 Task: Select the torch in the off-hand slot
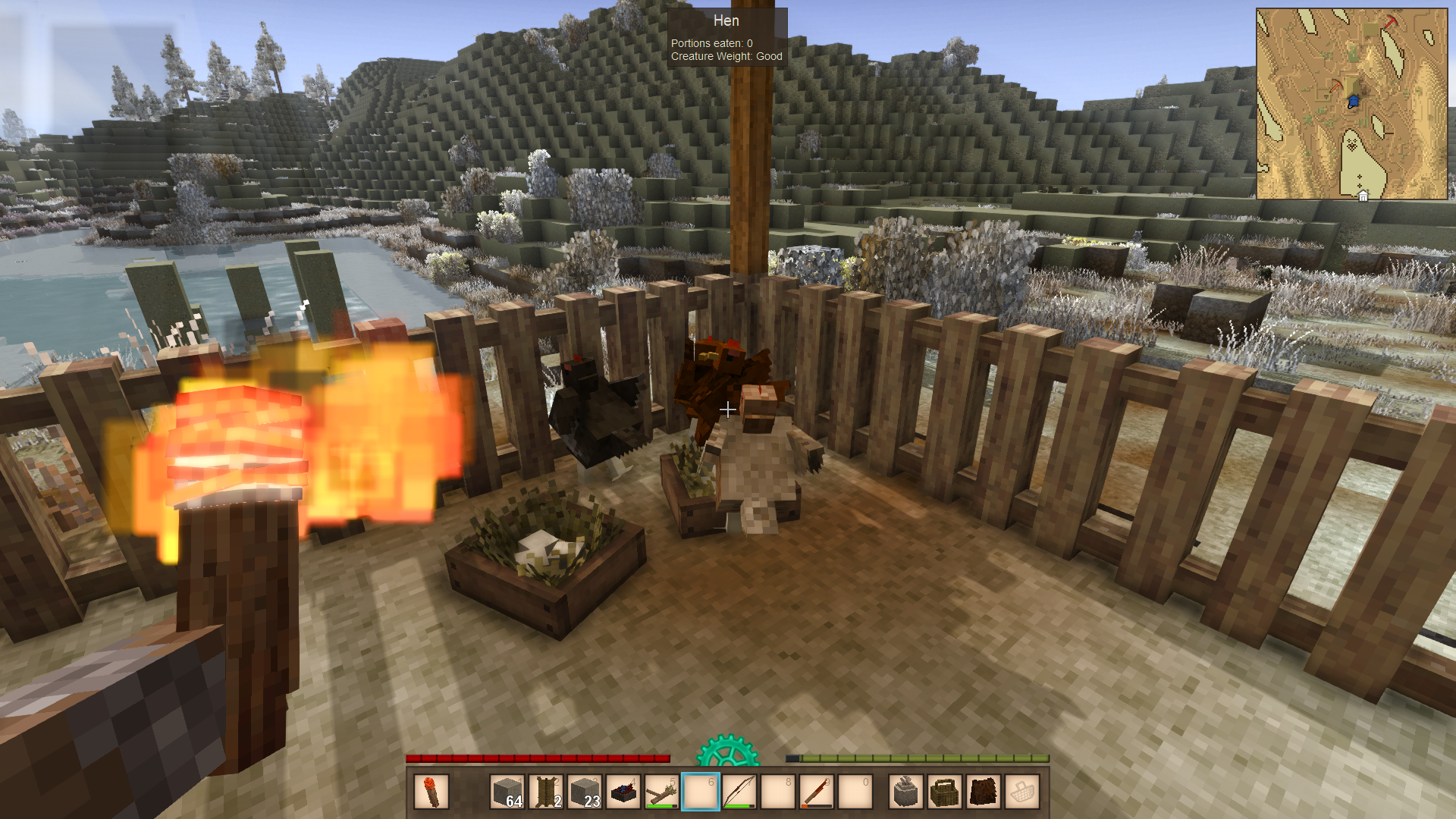click(x=431, y=792)
